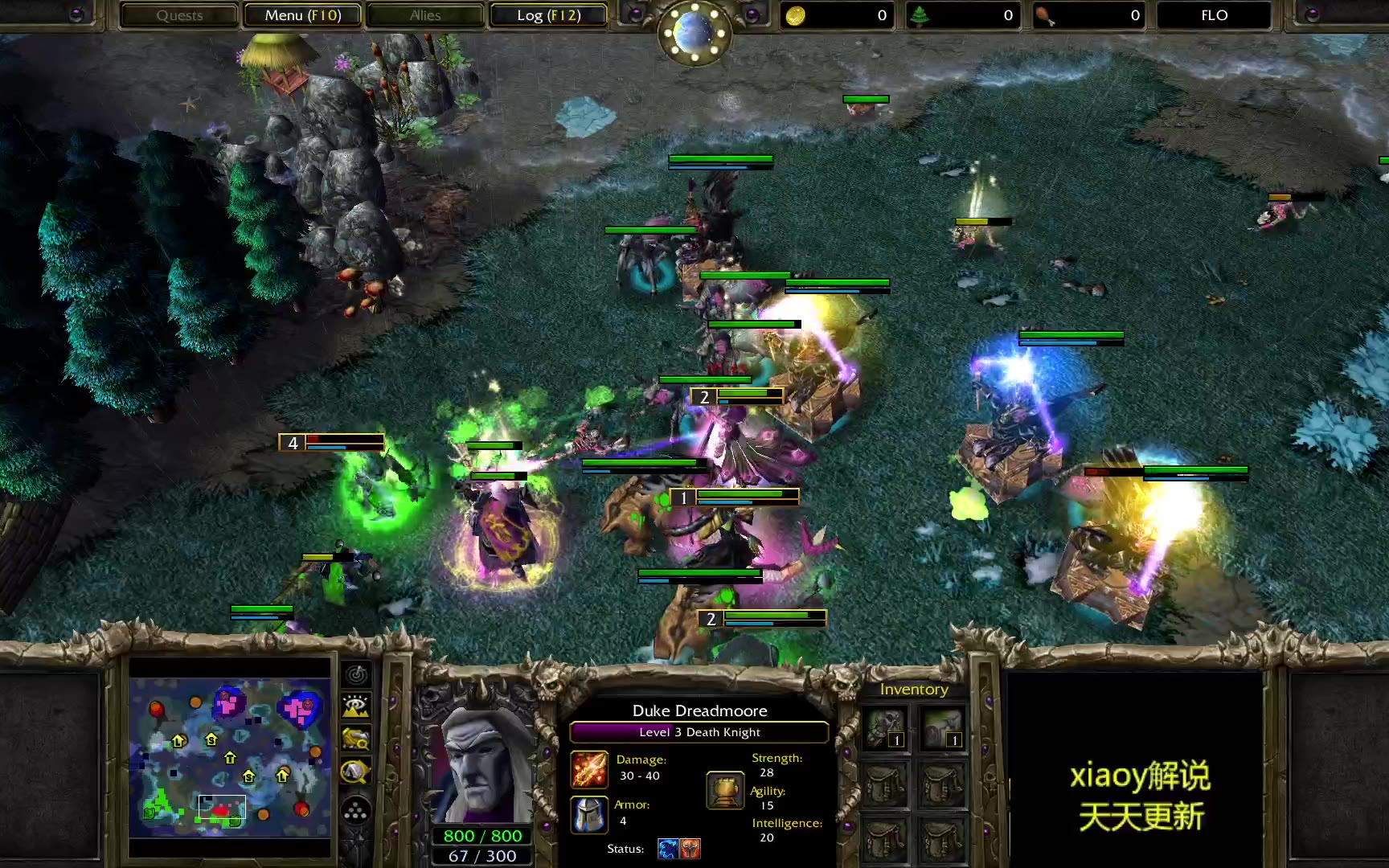The height and width of the screenshot is (868, 1389).
Task: Use the gravestone item in inventory
Action: (942, 728)
